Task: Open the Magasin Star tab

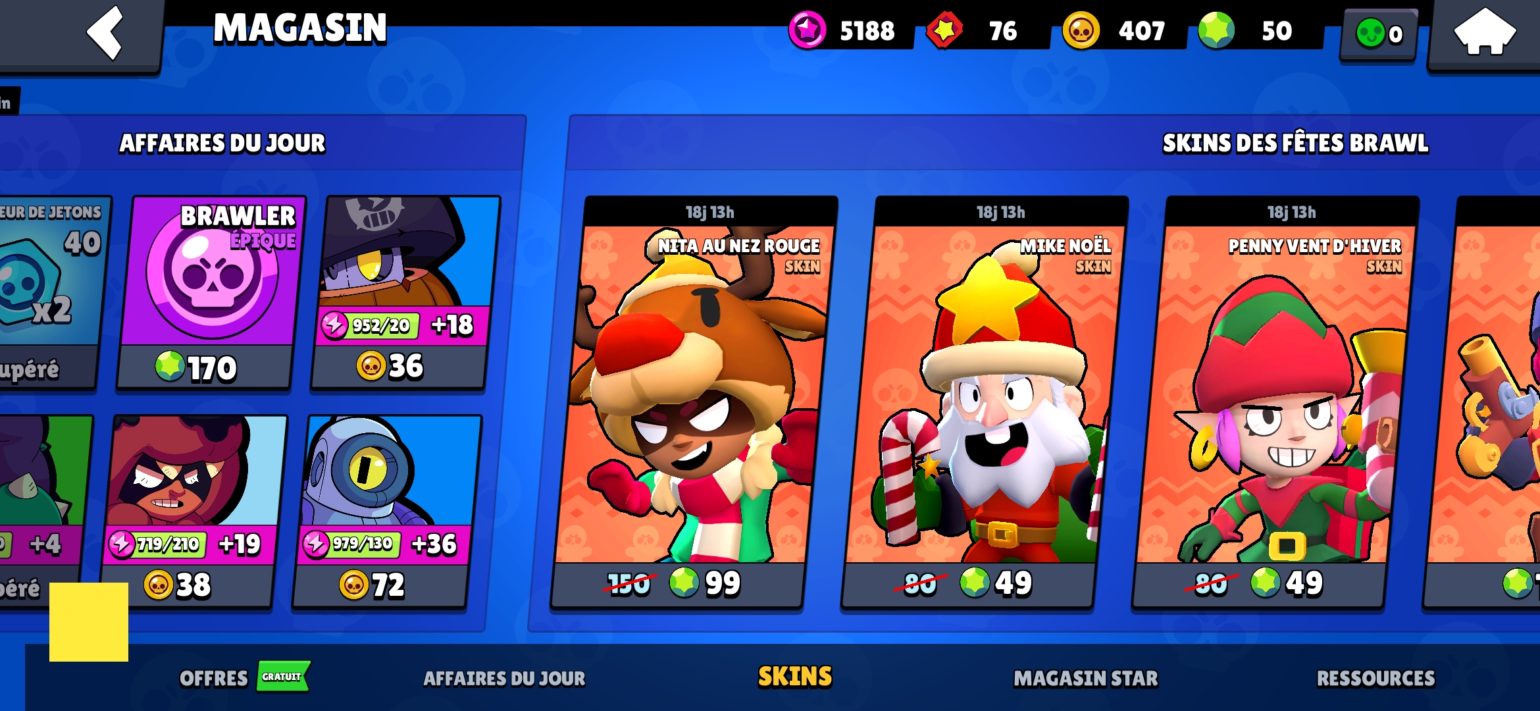Action: (1085, 678)
